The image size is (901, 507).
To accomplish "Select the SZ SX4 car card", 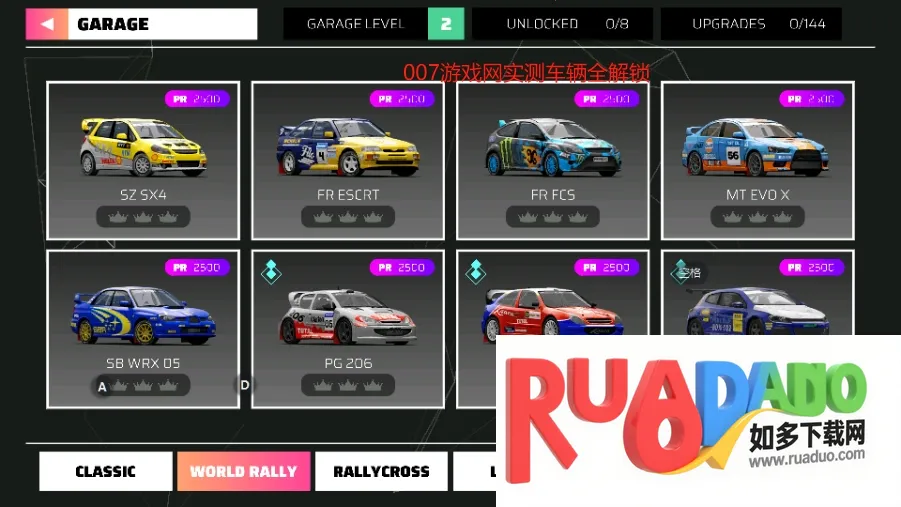I will click(x=143, y=160).
